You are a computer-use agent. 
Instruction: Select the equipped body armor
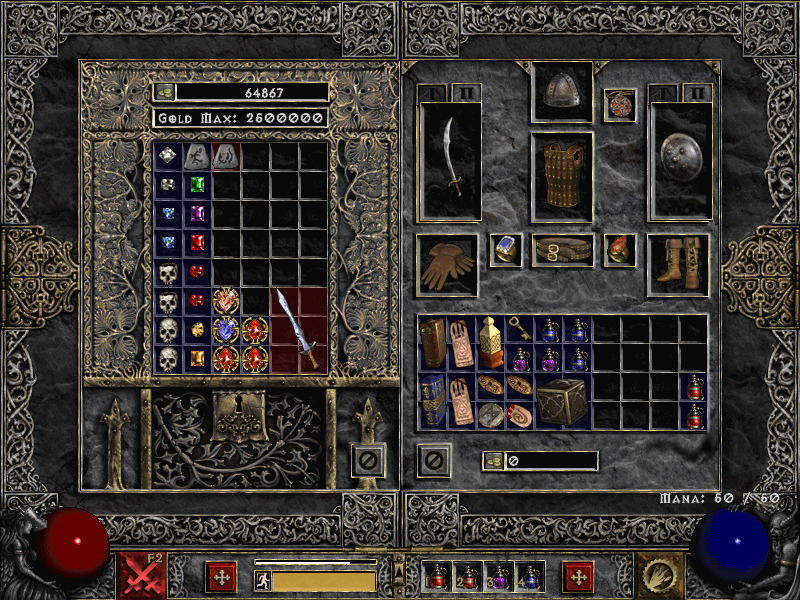pyautogui.click(x=561, y=177)
